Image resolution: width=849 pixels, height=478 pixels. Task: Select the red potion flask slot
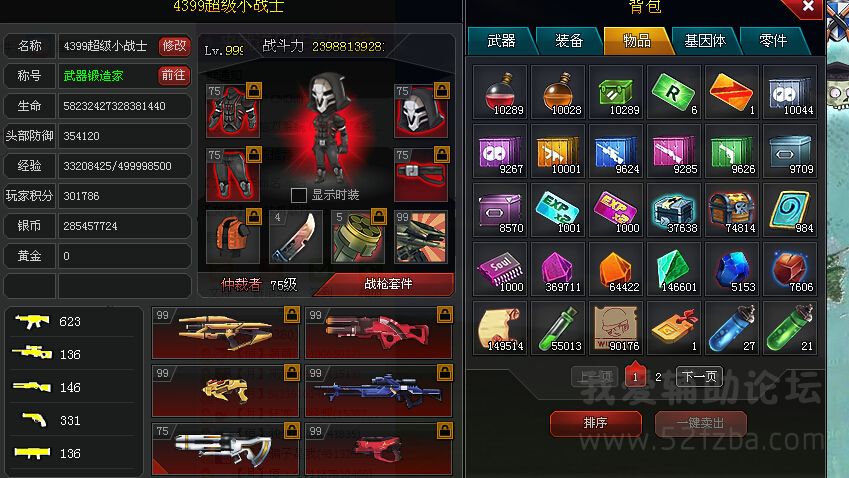[499, 93]
